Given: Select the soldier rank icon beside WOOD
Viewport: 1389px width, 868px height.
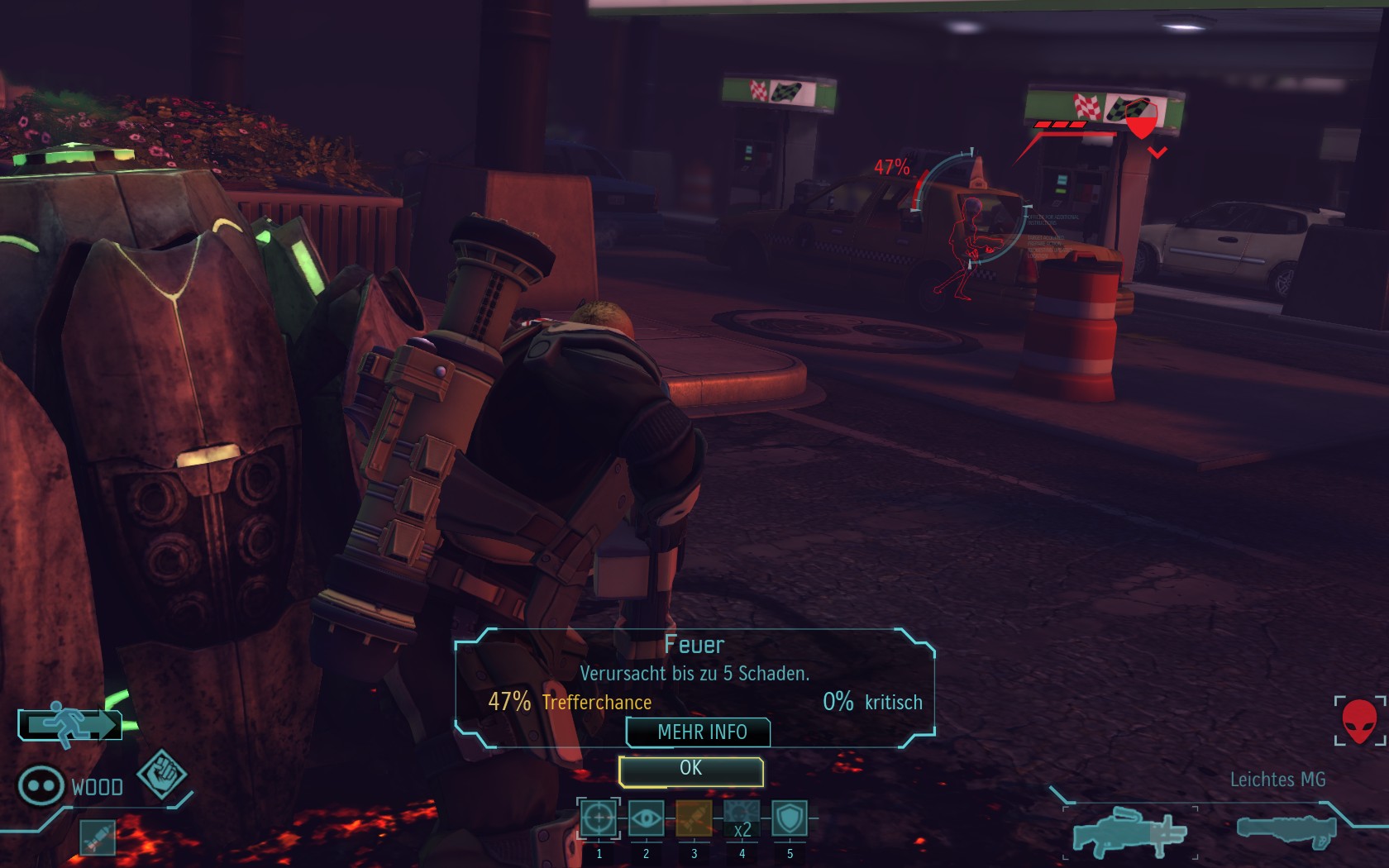Looking at the screenshot, I should pyautogui.click(x=41, y=785).
